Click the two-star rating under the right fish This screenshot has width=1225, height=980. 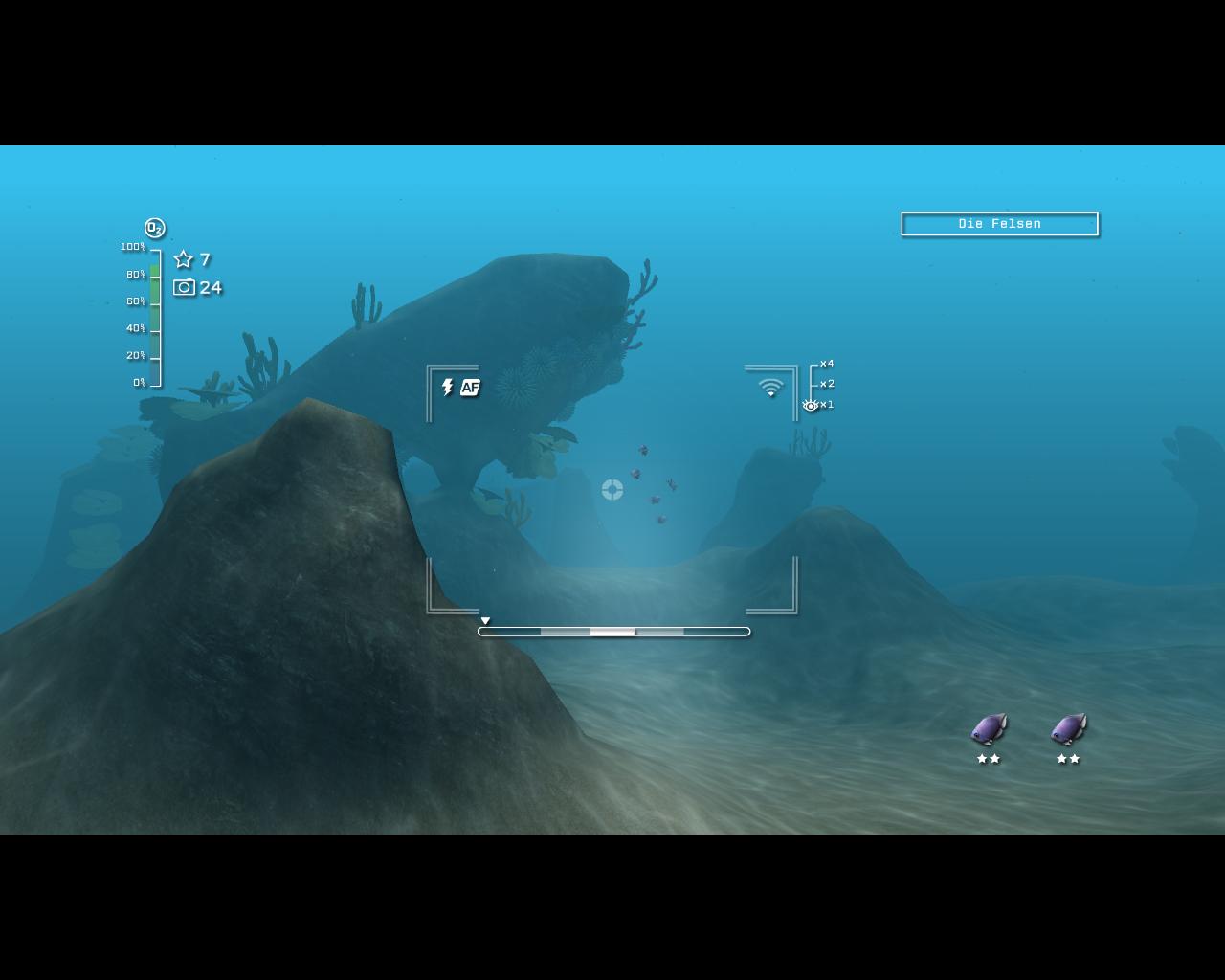point(1067,759)
